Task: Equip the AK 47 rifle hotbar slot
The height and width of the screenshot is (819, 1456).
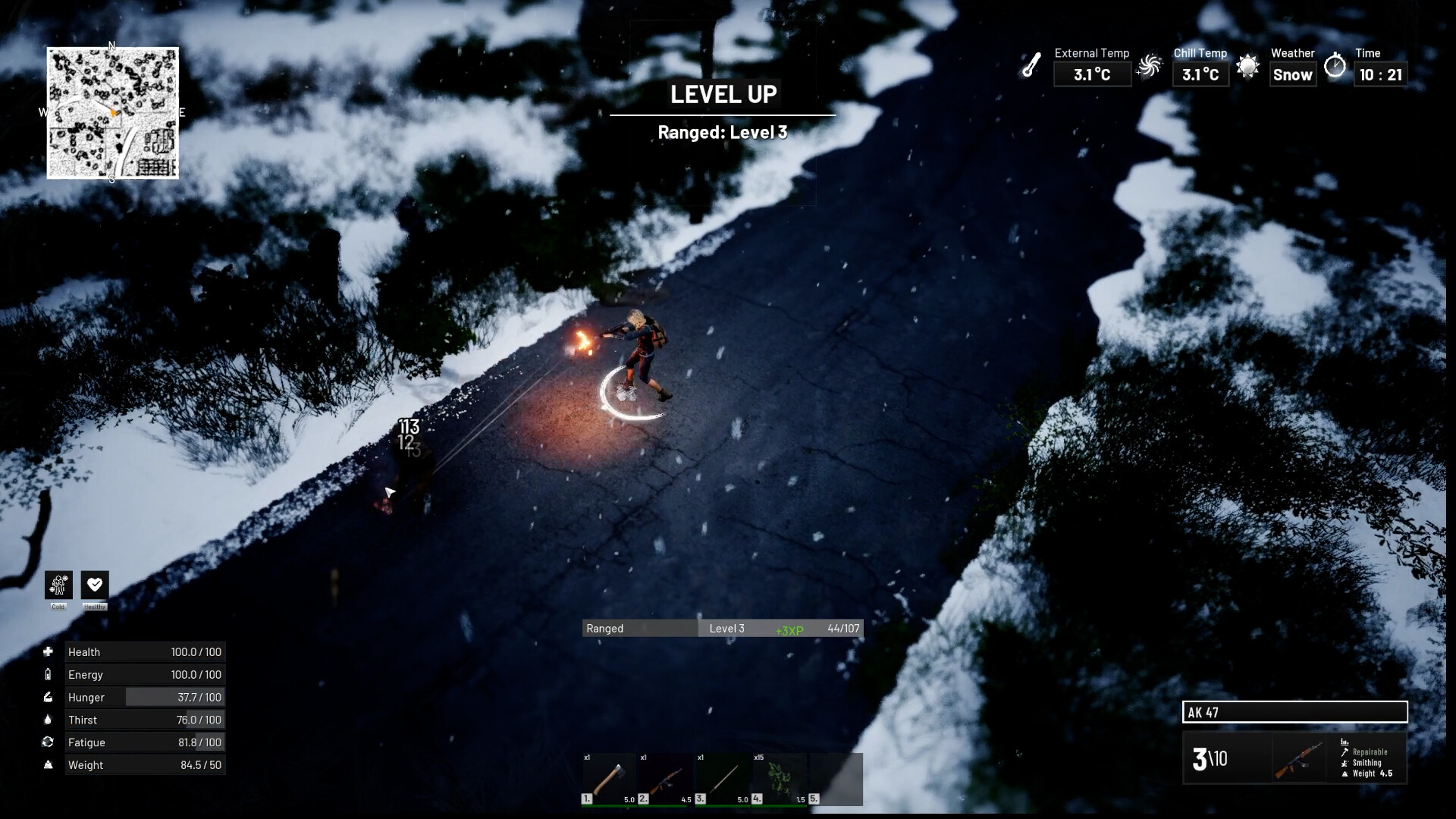Action: tap(665, 779)
